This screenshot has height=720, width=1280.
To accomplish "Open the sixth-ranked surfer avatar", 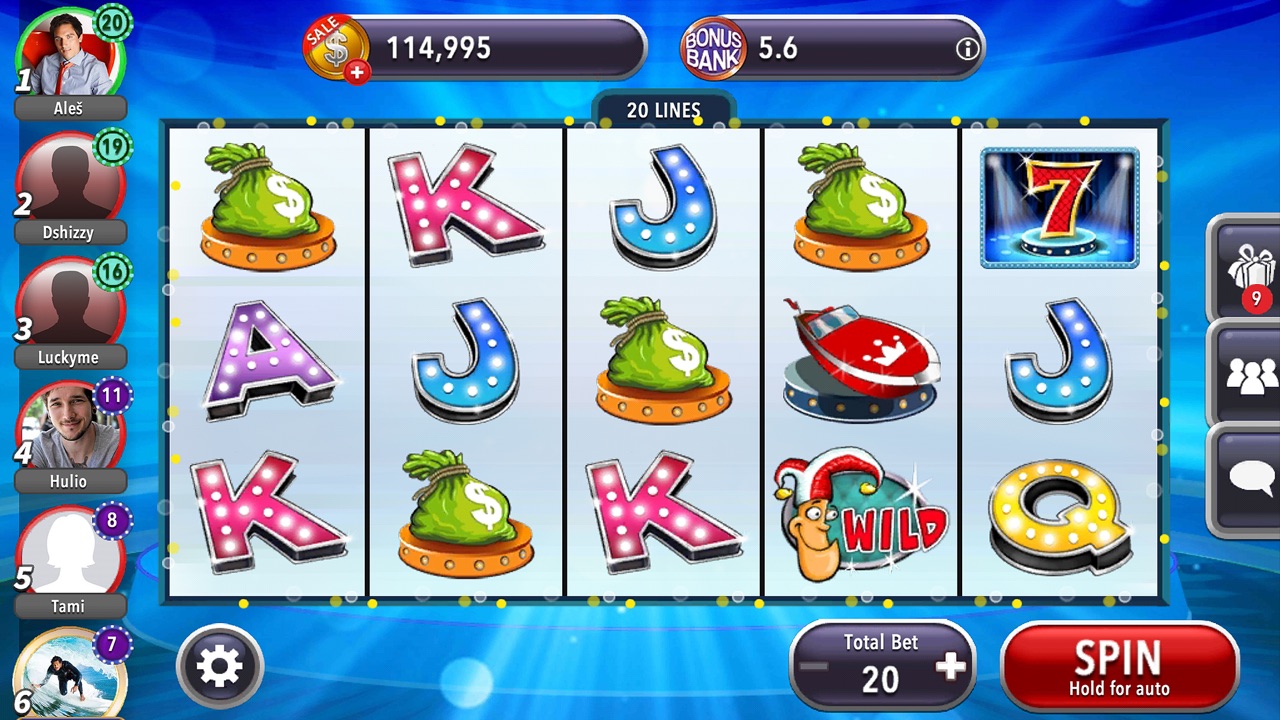I will click(68, 674).
